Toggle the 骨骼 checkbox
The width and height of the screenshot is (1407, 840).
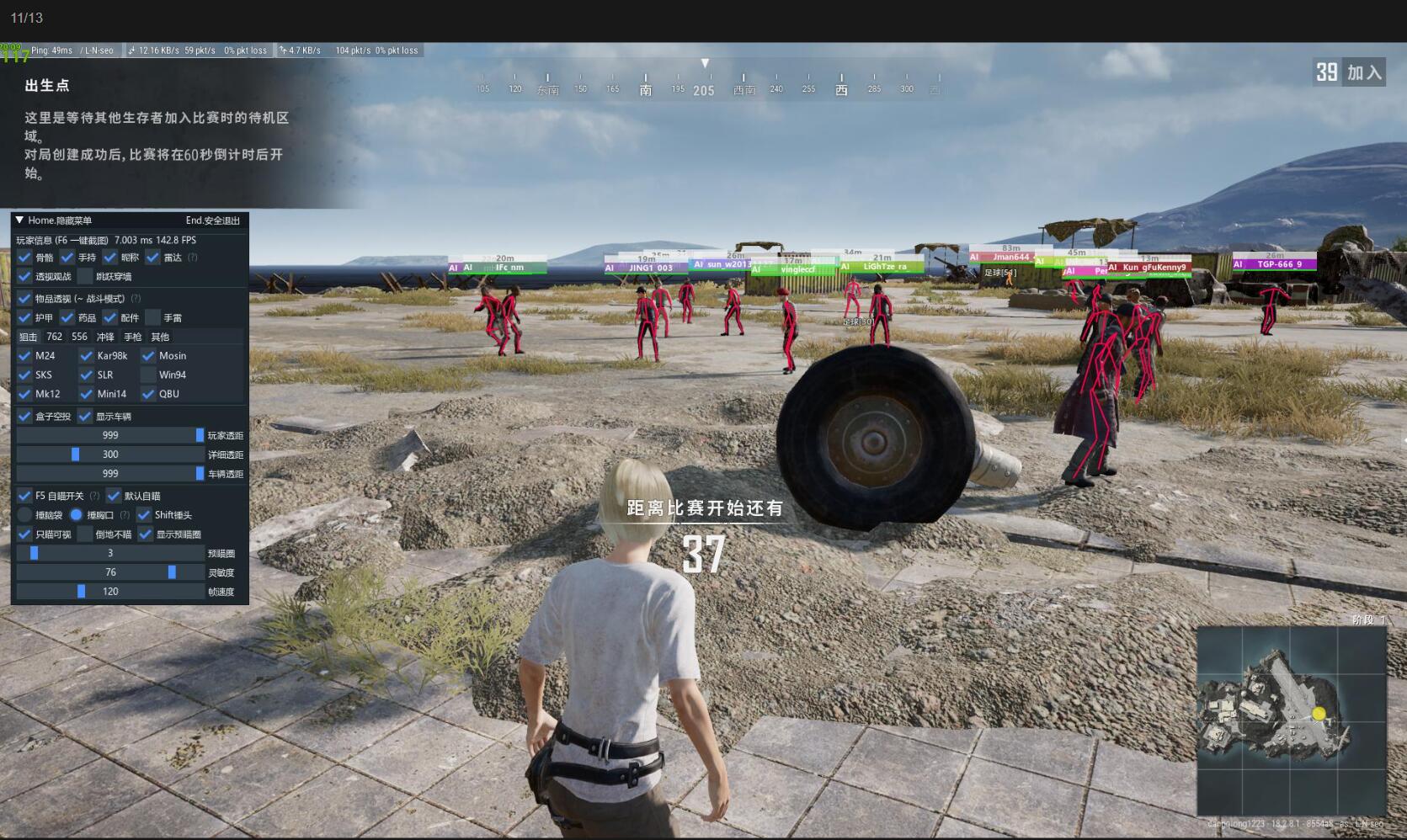tap(24, 258)
